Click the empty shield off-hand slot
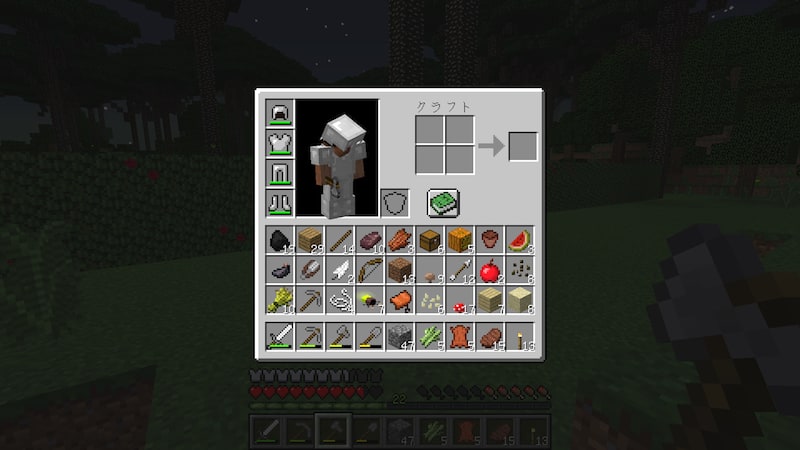 click(x=395, y=203)
